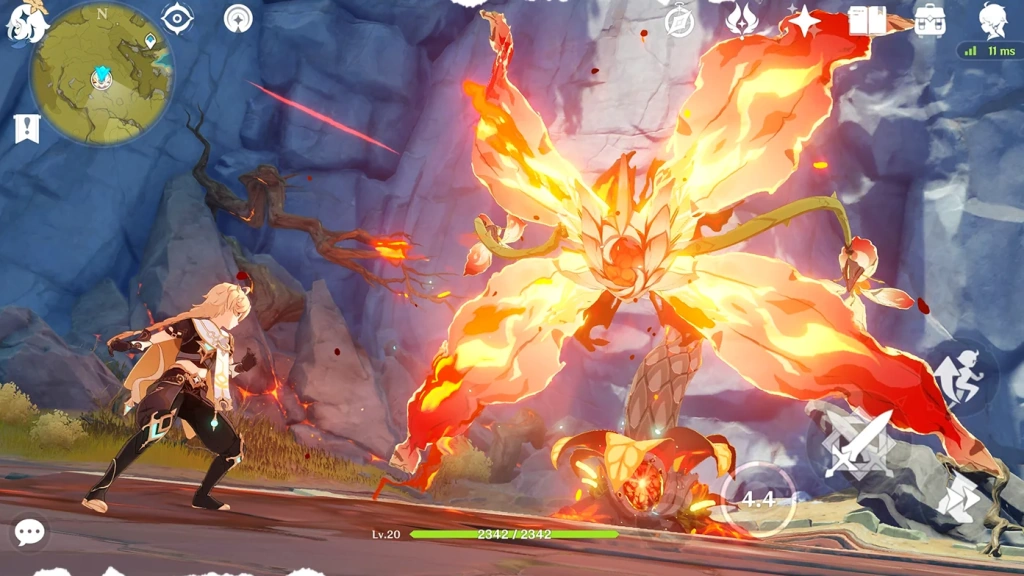Image resolution: width=1024 pixels, height=576 pixels.
Task: Open the circular minimap
Action: (100, 74)
